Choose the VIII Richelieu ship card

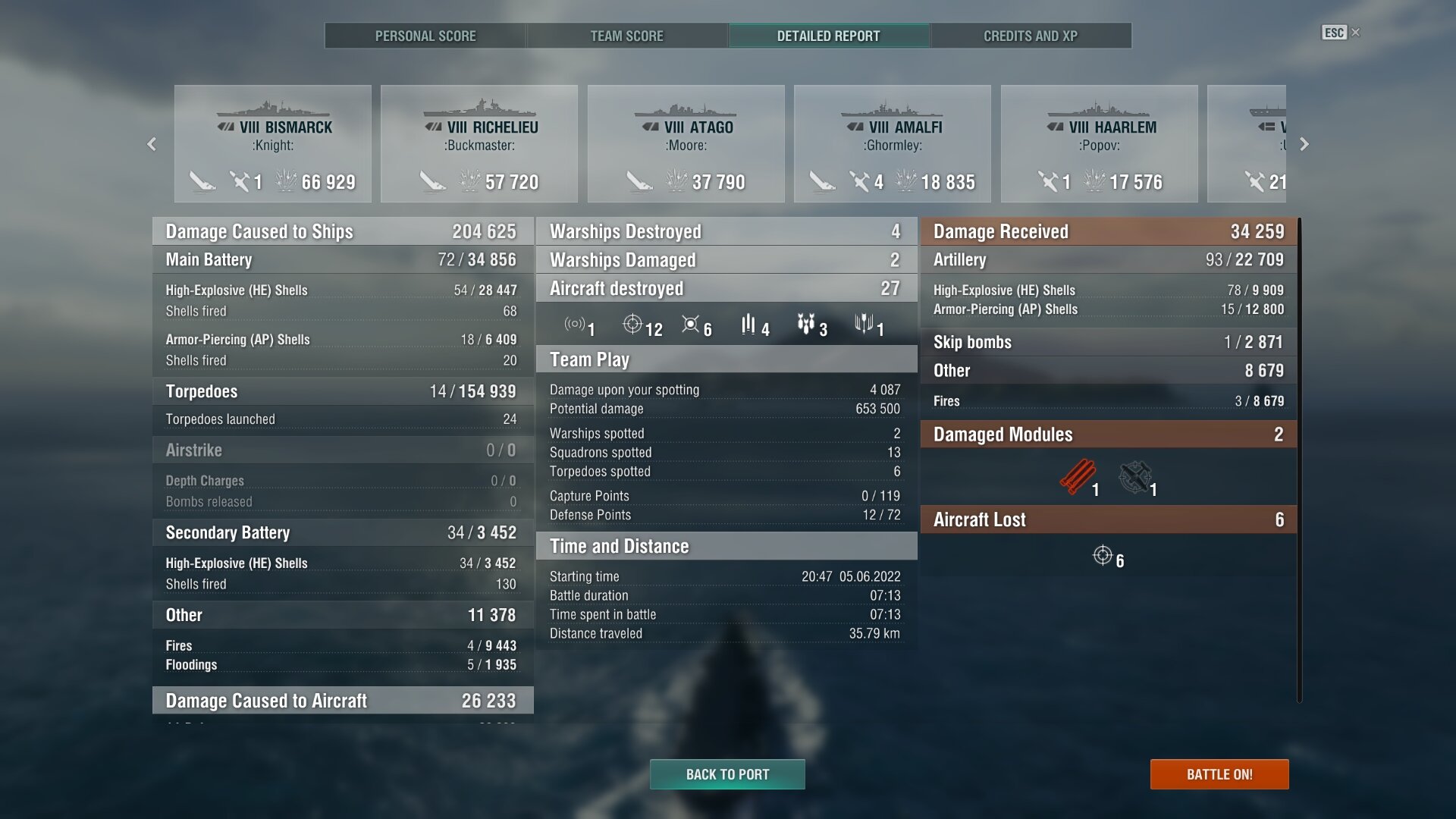[479, 144]
